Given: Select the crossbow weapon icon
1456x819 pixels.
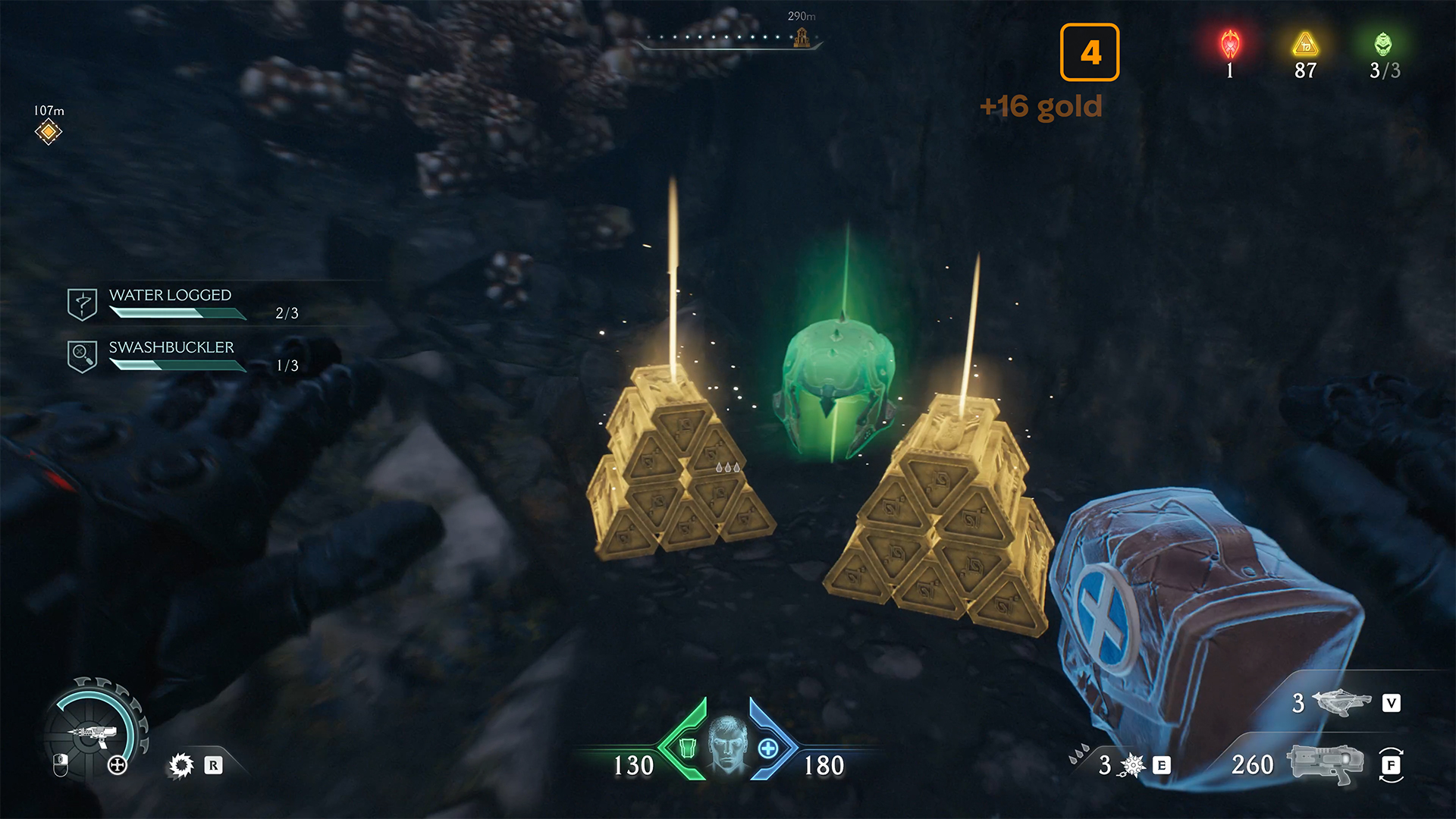Looking at the screenshot, I should pyautogui.click(x=1341, y=703).
